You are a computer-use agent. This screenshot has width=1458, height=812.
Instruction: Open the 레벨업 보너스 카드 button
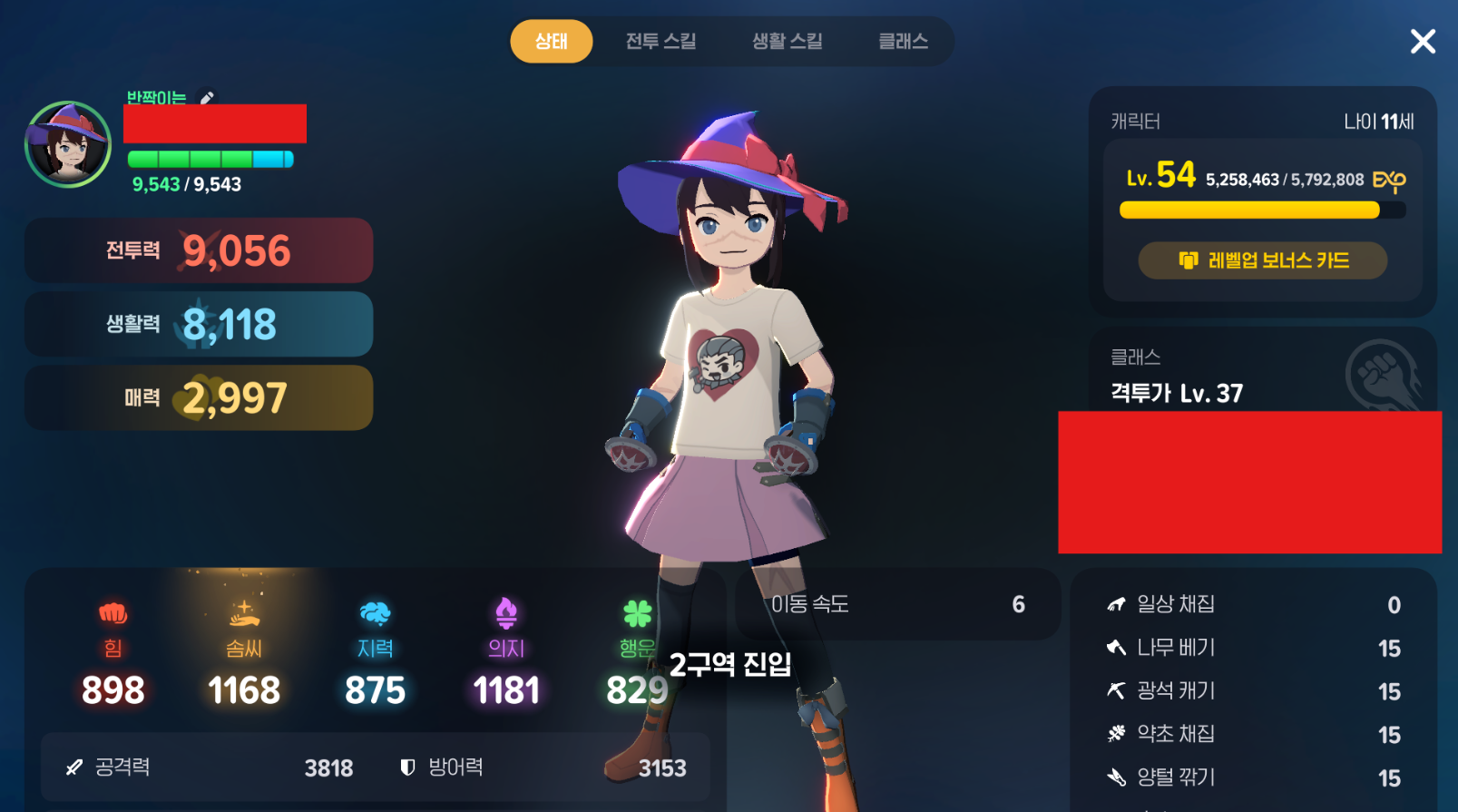click(x=1262, y=261)
